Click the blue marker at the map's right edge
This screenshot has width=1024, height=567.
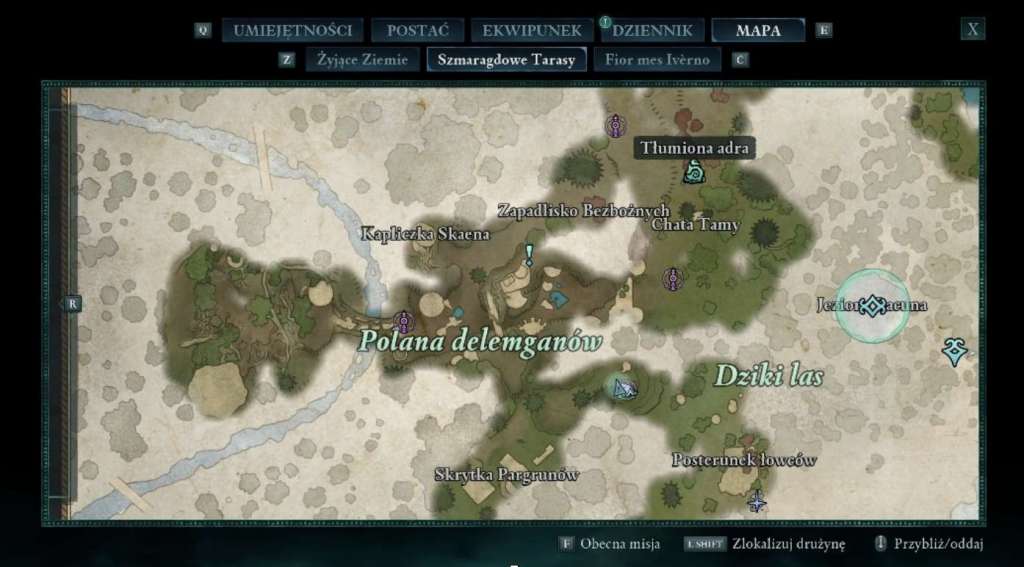pos(955,350)
